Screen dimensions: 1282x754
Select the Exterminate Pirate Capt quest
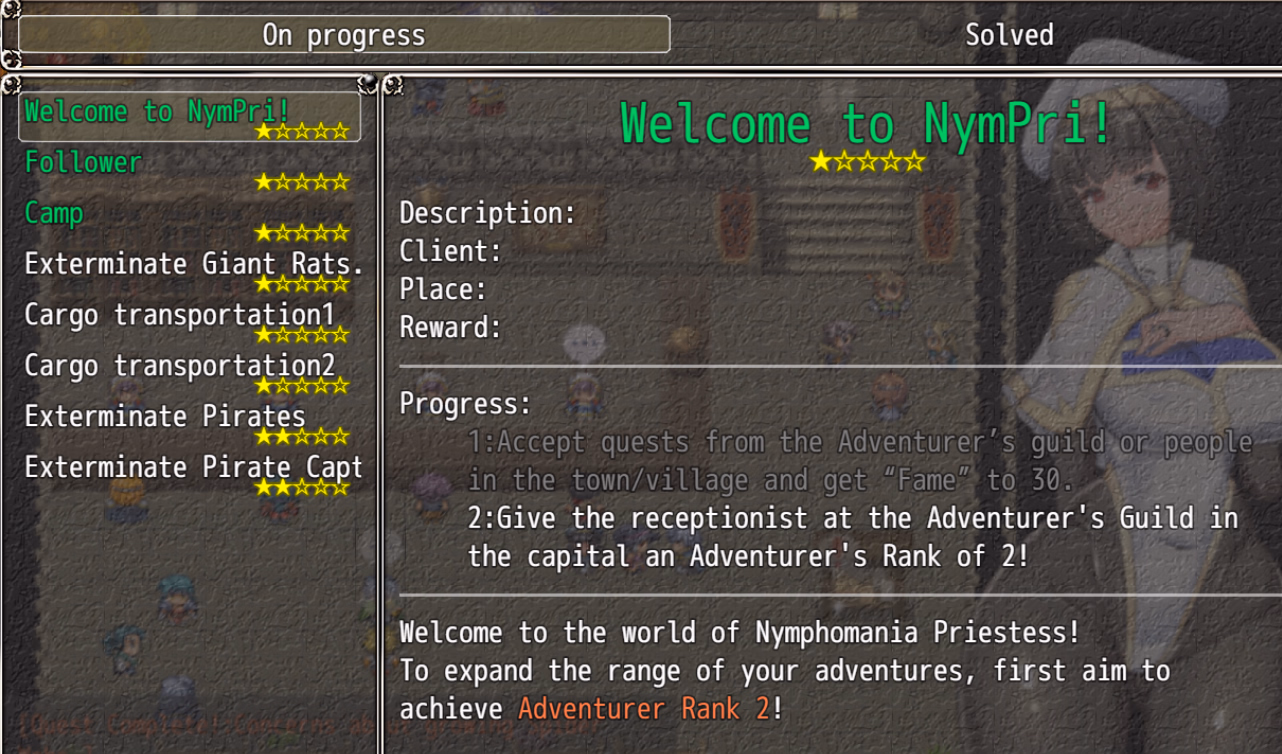(x=192, y=473)
